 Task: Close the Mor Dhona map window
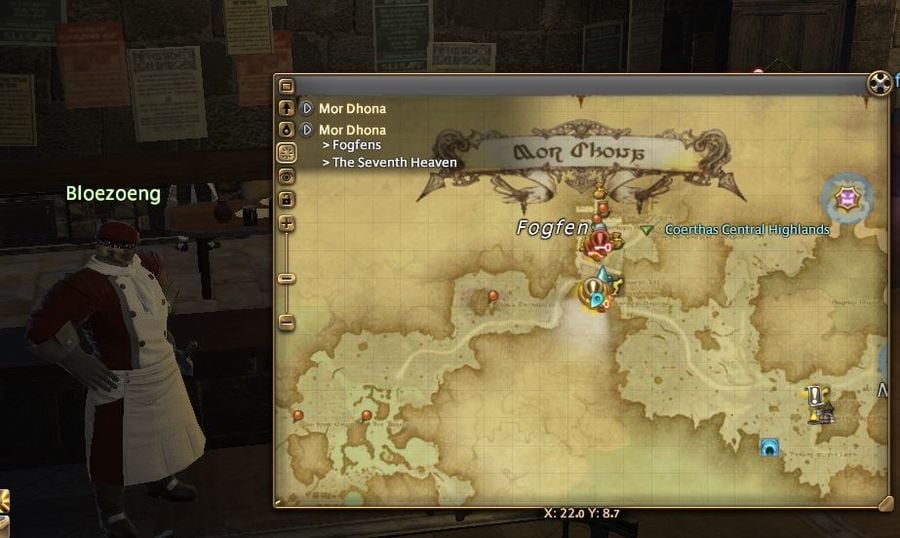point(877,82)
